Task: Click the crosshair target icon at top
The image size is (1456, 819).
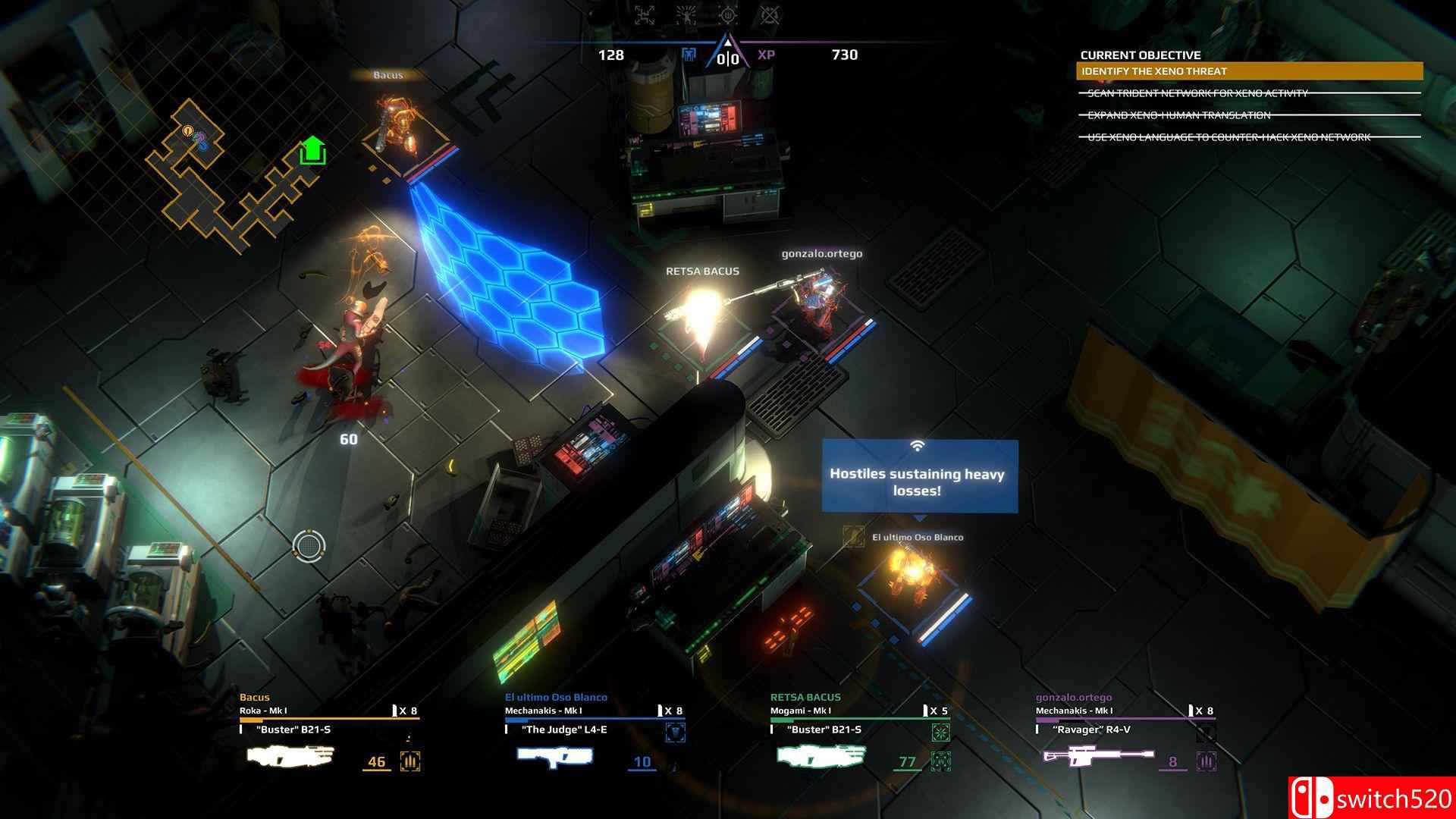Action: pos(728,14)
